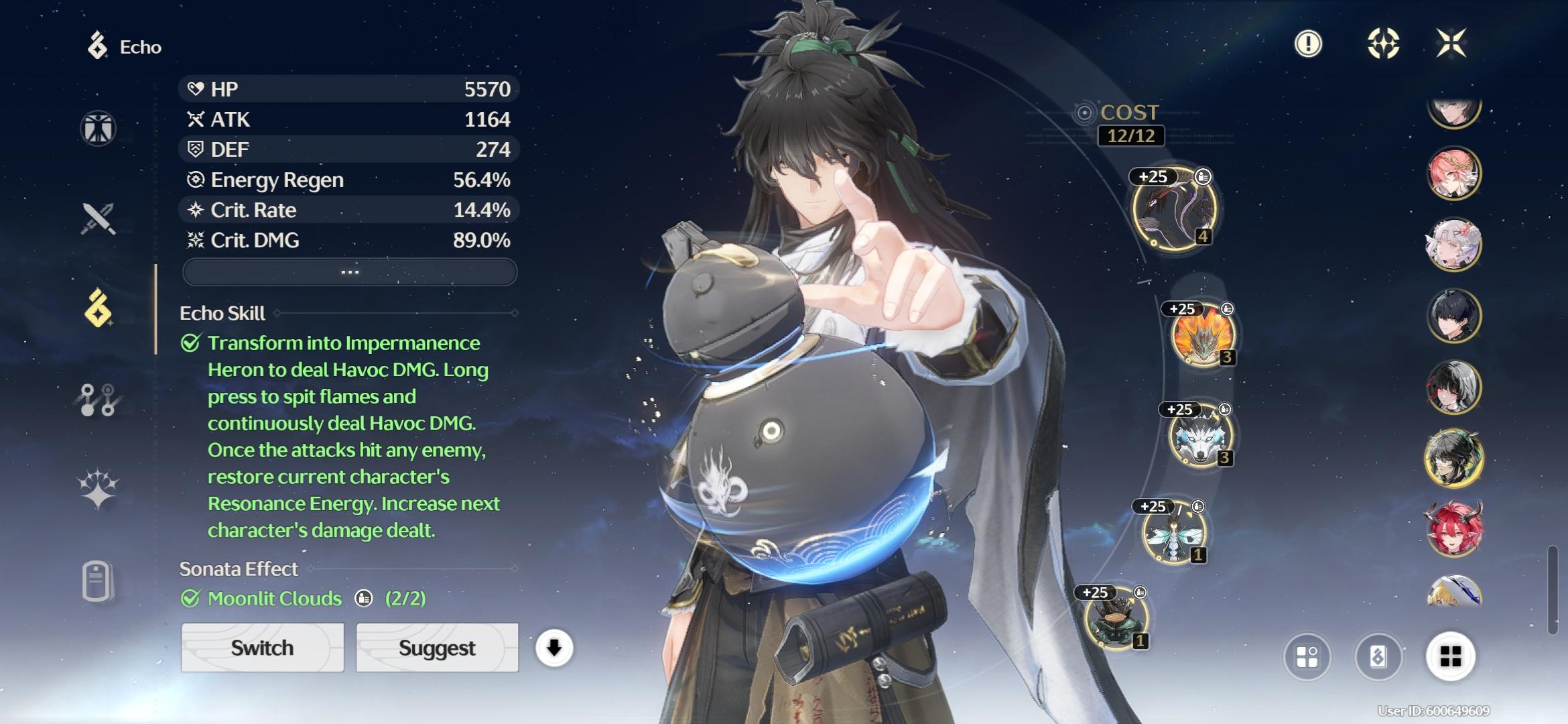Choose the red-haired horned character portrait

coord(1453,530)
